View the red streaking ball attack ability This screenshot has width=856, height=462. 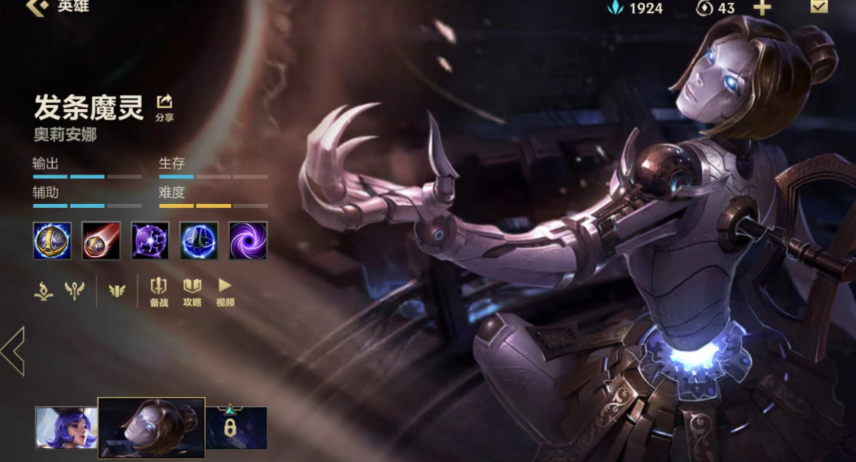pyautogui.click(x=101, y=241)
